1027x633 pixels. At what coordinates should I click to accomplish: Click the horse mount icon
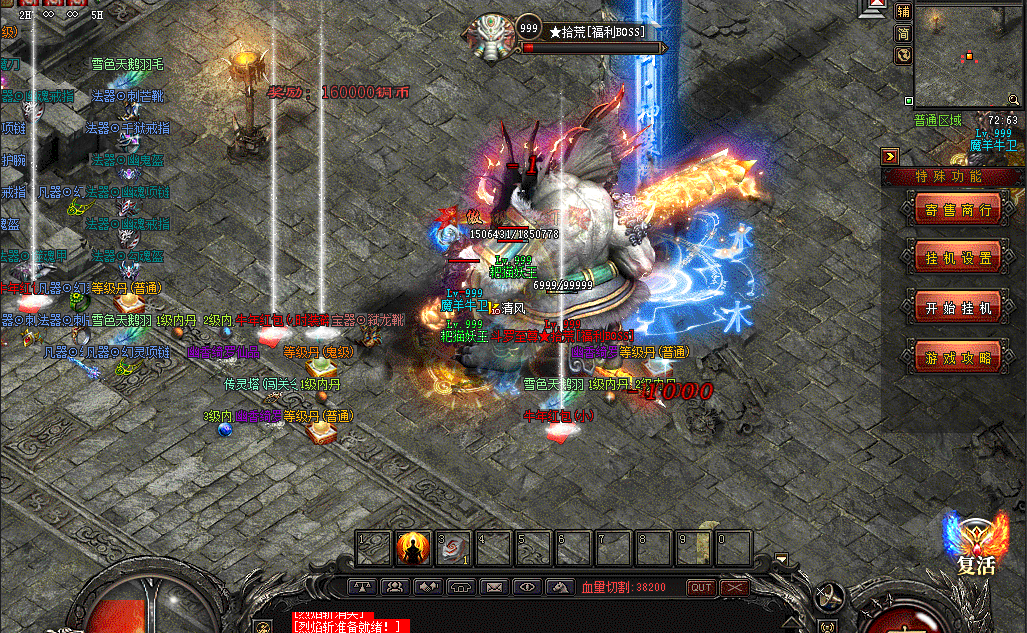pyautogui.click(x=559, y=587)
